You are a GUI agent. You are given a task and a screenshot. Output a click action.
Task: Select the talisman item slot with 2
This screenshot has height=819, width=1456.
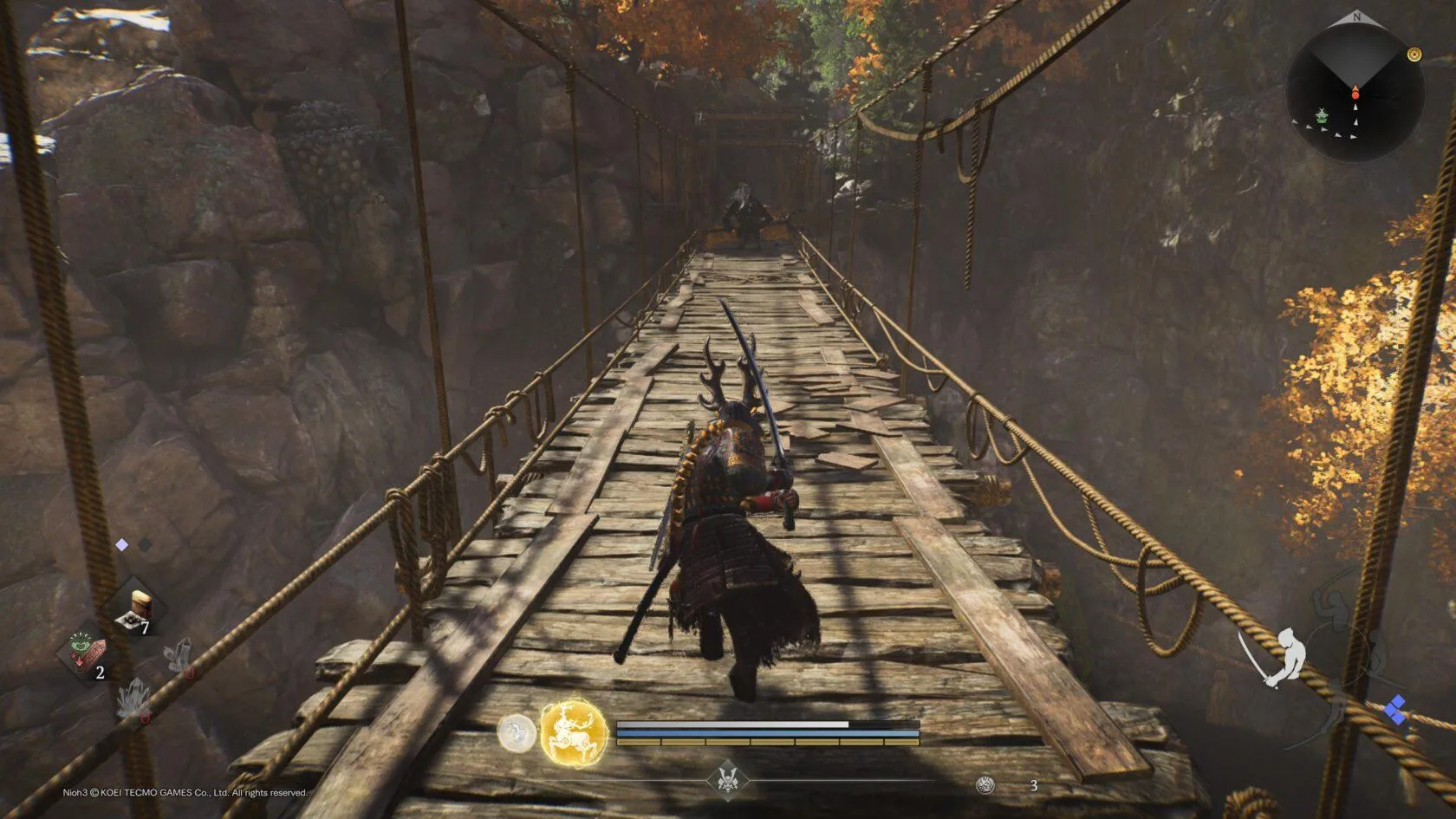(88, 655)
